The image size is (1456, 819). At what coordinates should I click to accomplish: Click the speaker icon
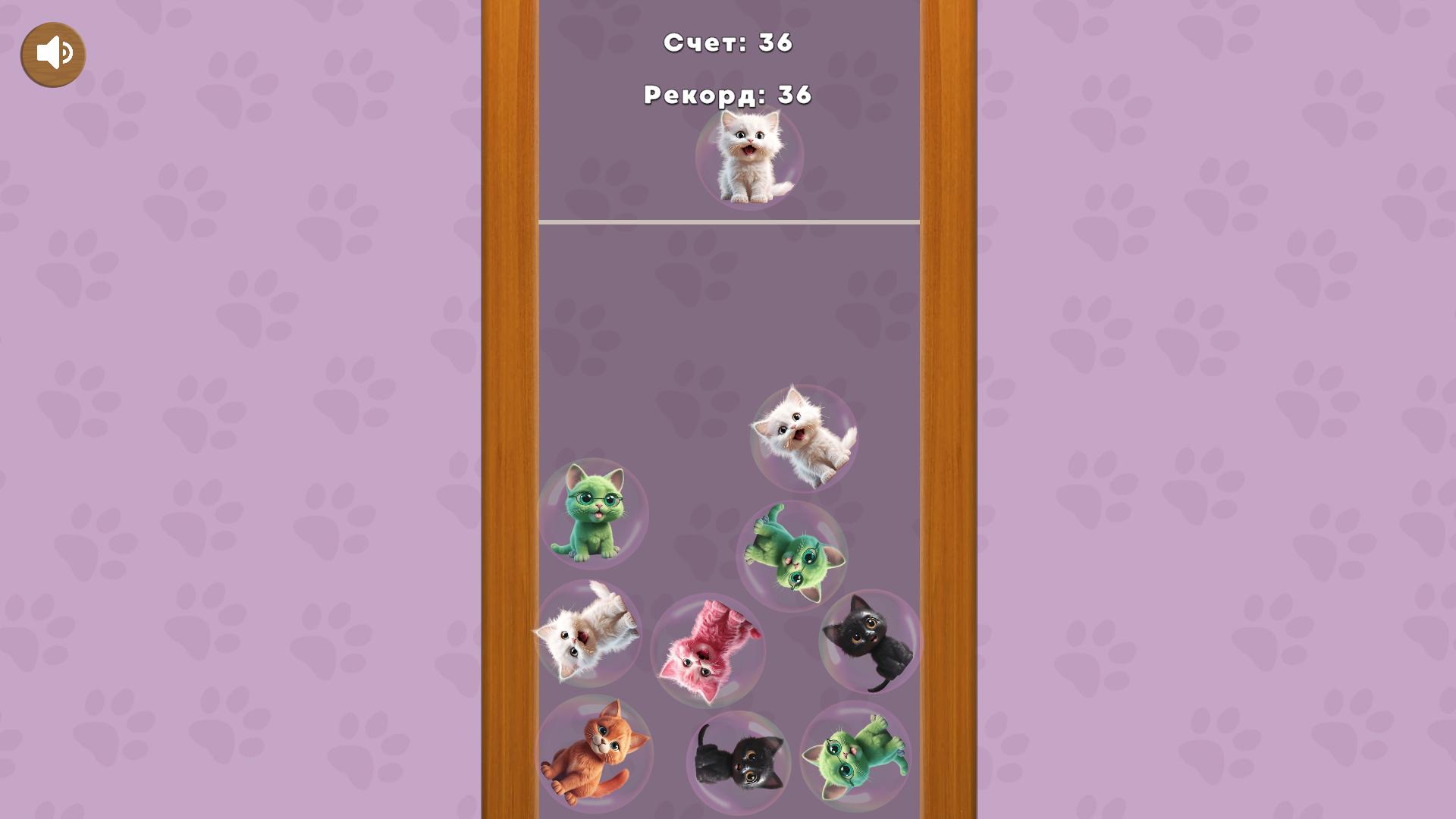(52, 52)
